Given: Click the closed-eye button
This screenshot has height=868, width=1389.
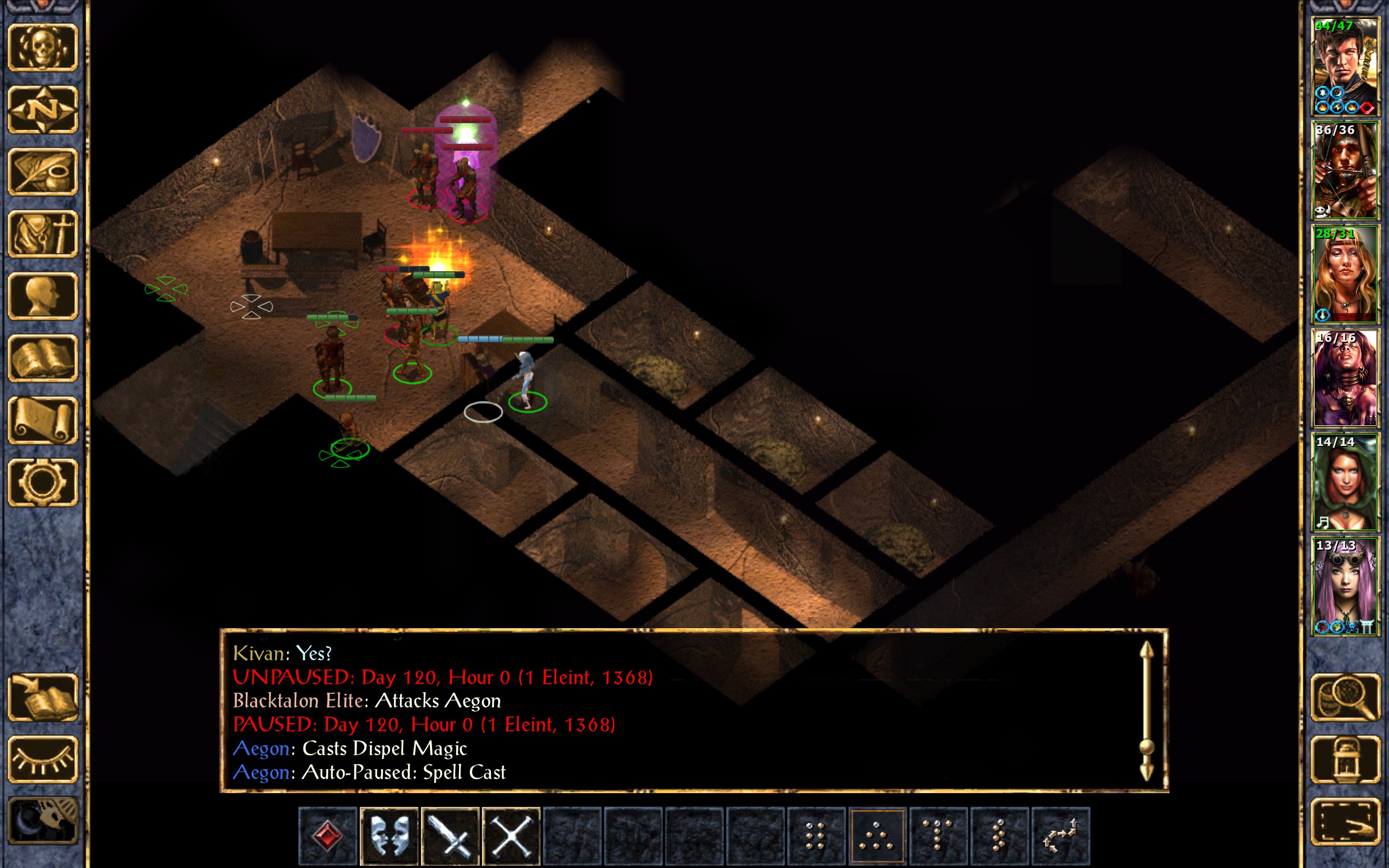Looking at the screenshot, I should 43,759.
